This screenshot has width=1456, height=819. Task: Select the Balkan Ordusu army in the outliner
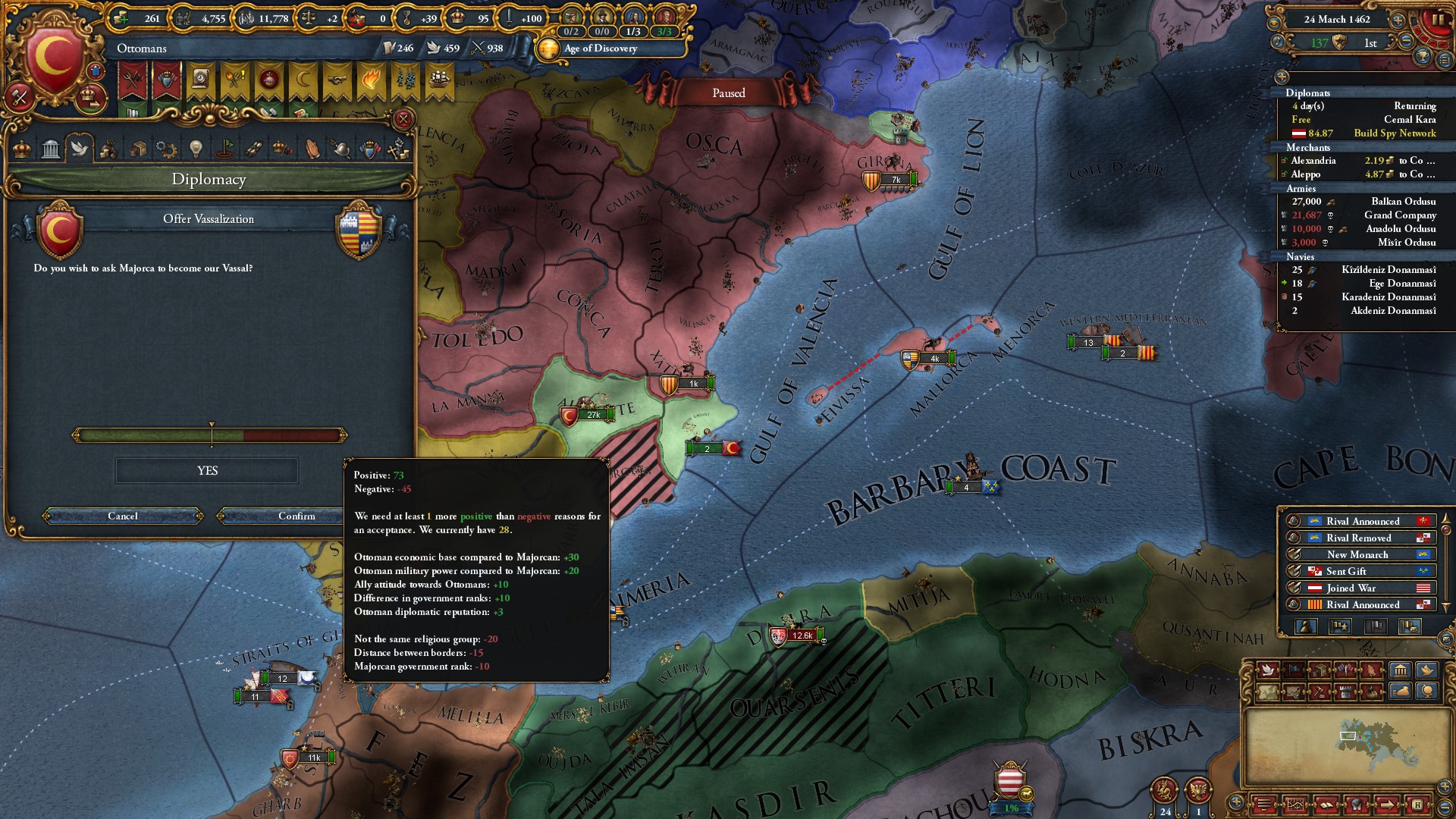coord(1403,202)
